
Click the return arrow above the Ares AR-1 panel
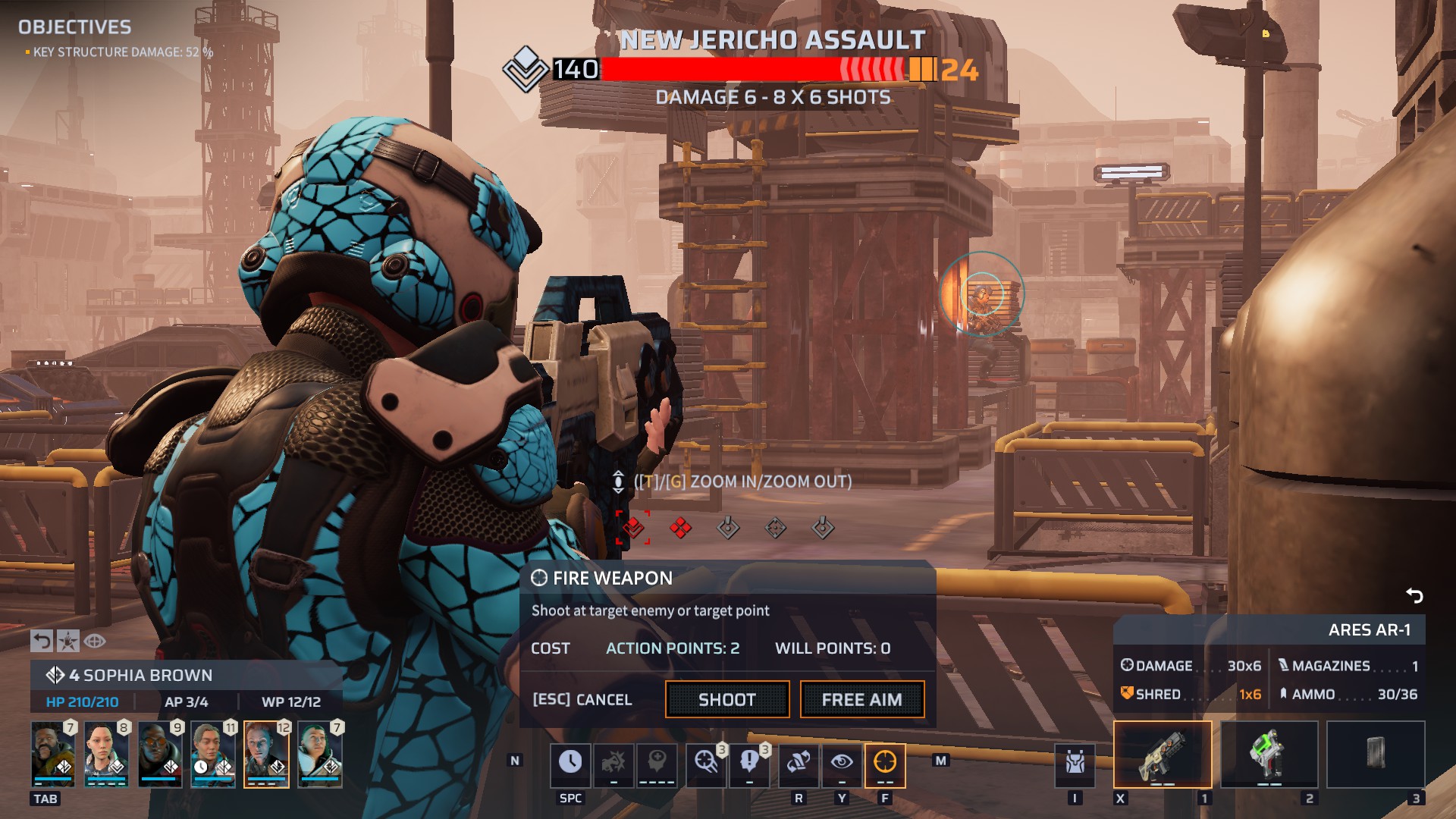(1414, 595)
